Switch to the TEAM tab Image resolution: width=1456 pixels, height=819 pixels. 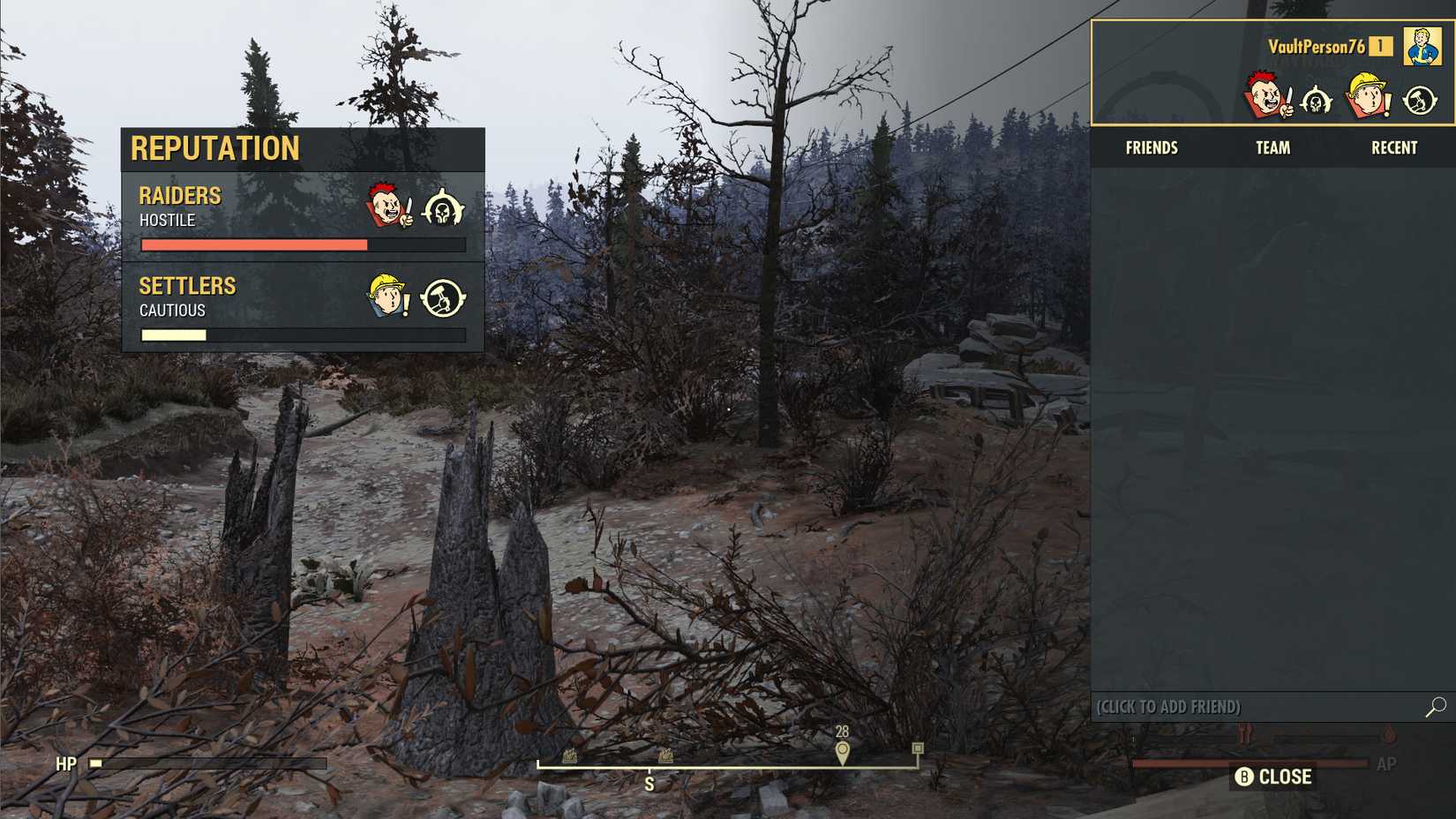pyautogui.click(x=1272, y=147)
